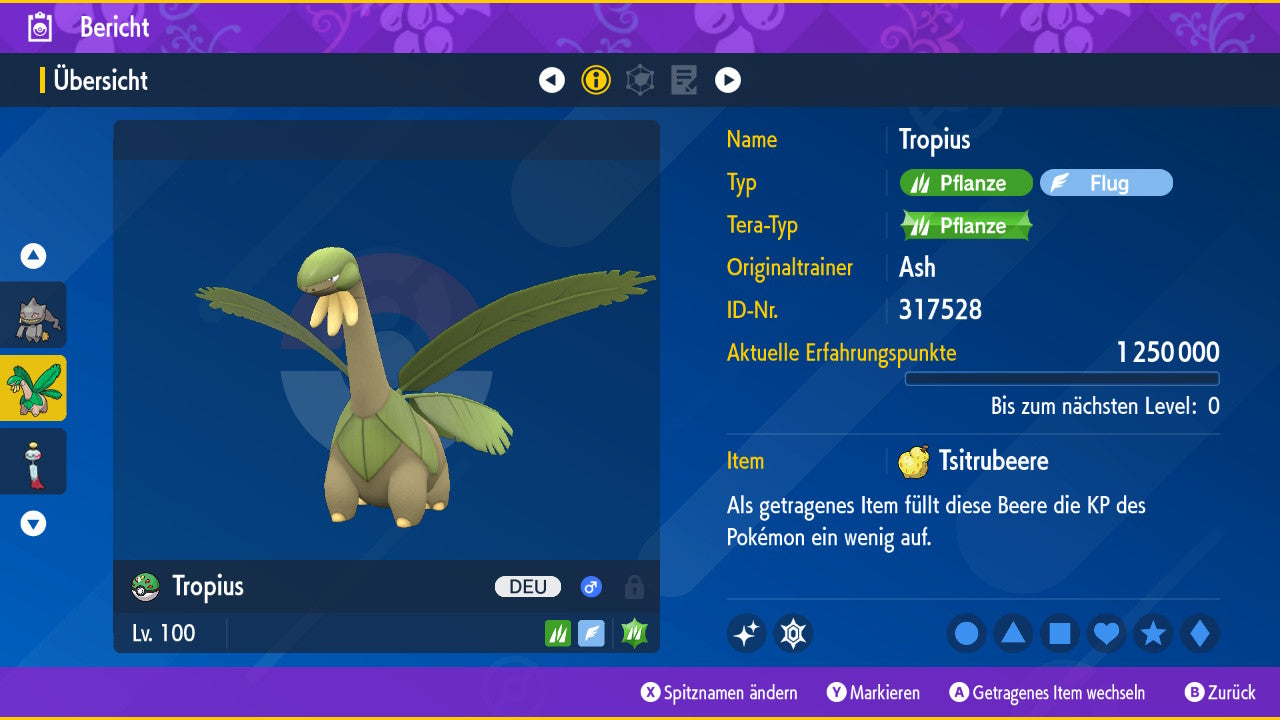
Task: Toggle the star marking
Action: [1153, 634]
